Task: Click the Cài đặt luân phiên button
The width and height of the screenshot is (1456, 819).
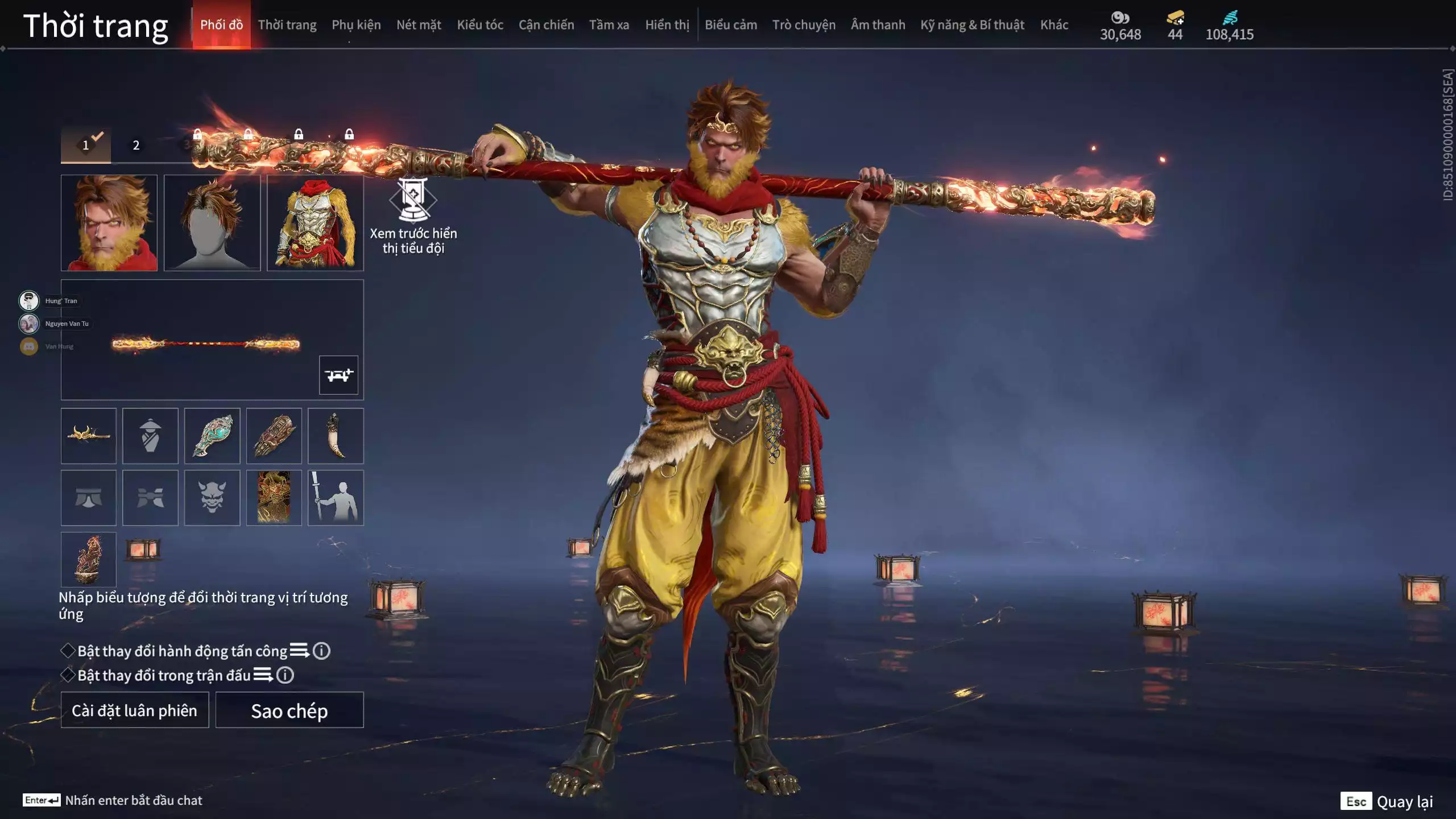Action: [135, 710]
